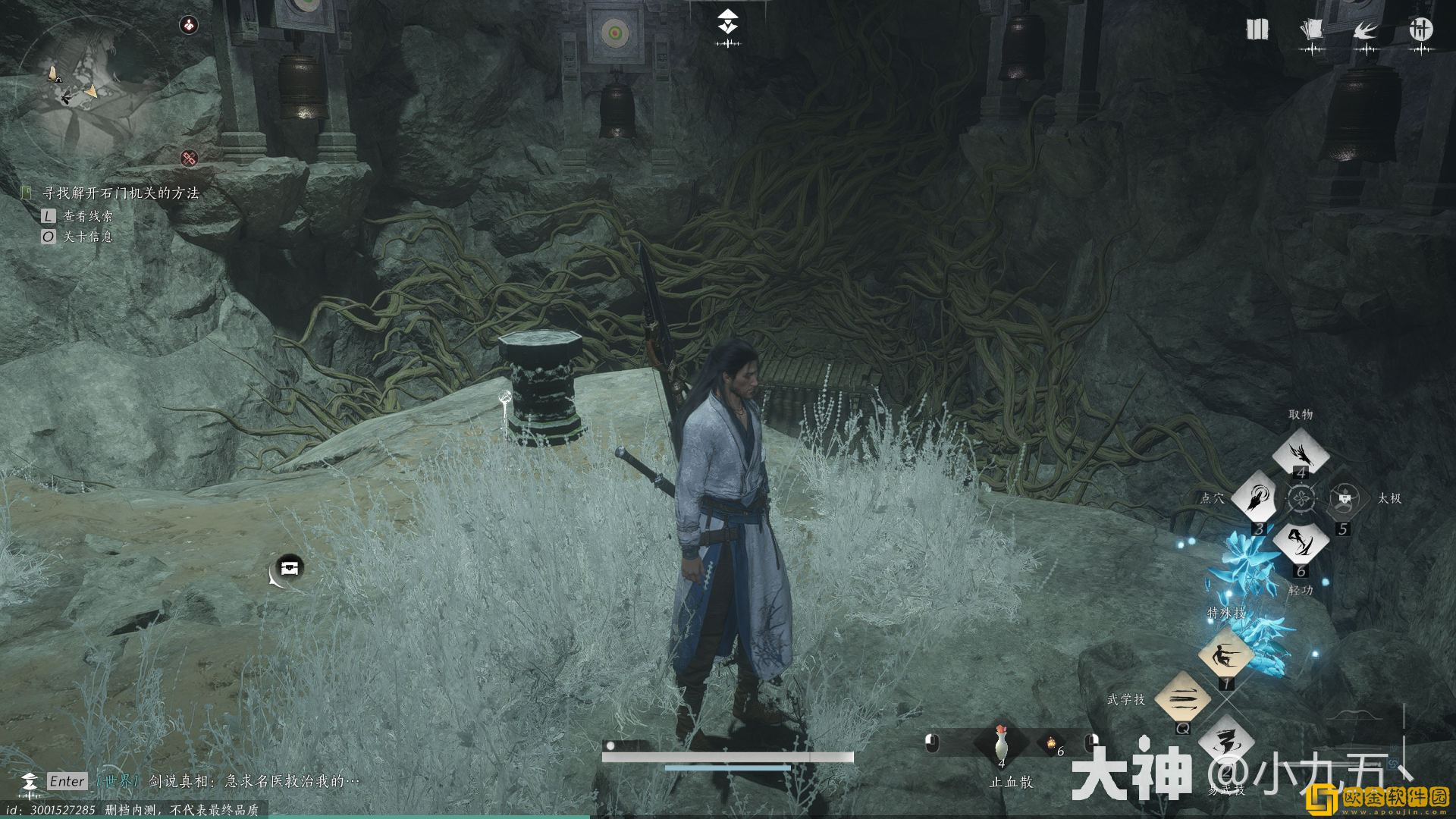Open the crossed swords menu icon
The image size is (1456, 819).
[1420, 30]
